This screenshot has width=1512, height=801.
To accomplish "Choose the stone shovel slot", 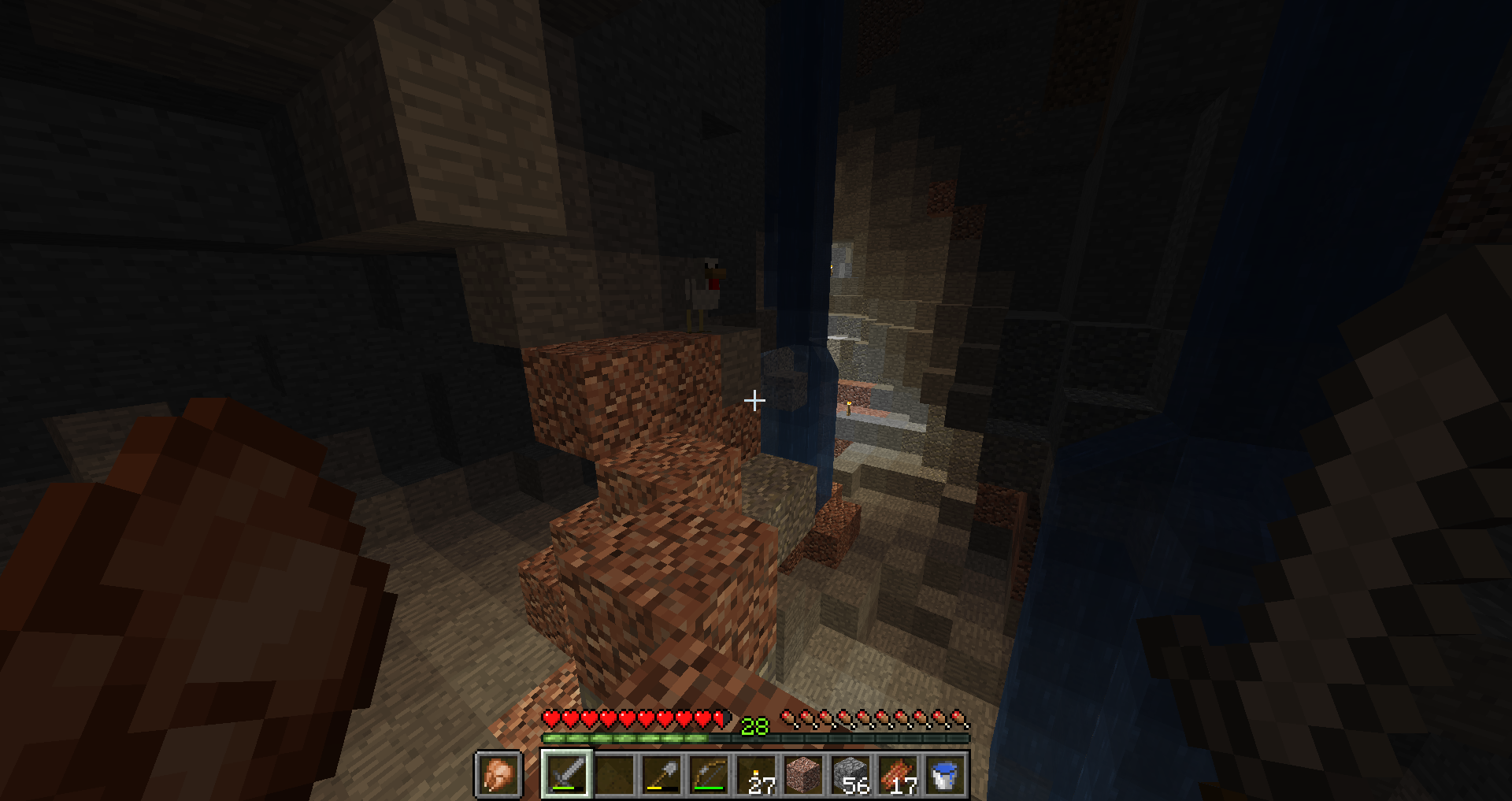I will pyautogui.click(x=661, y=774).
